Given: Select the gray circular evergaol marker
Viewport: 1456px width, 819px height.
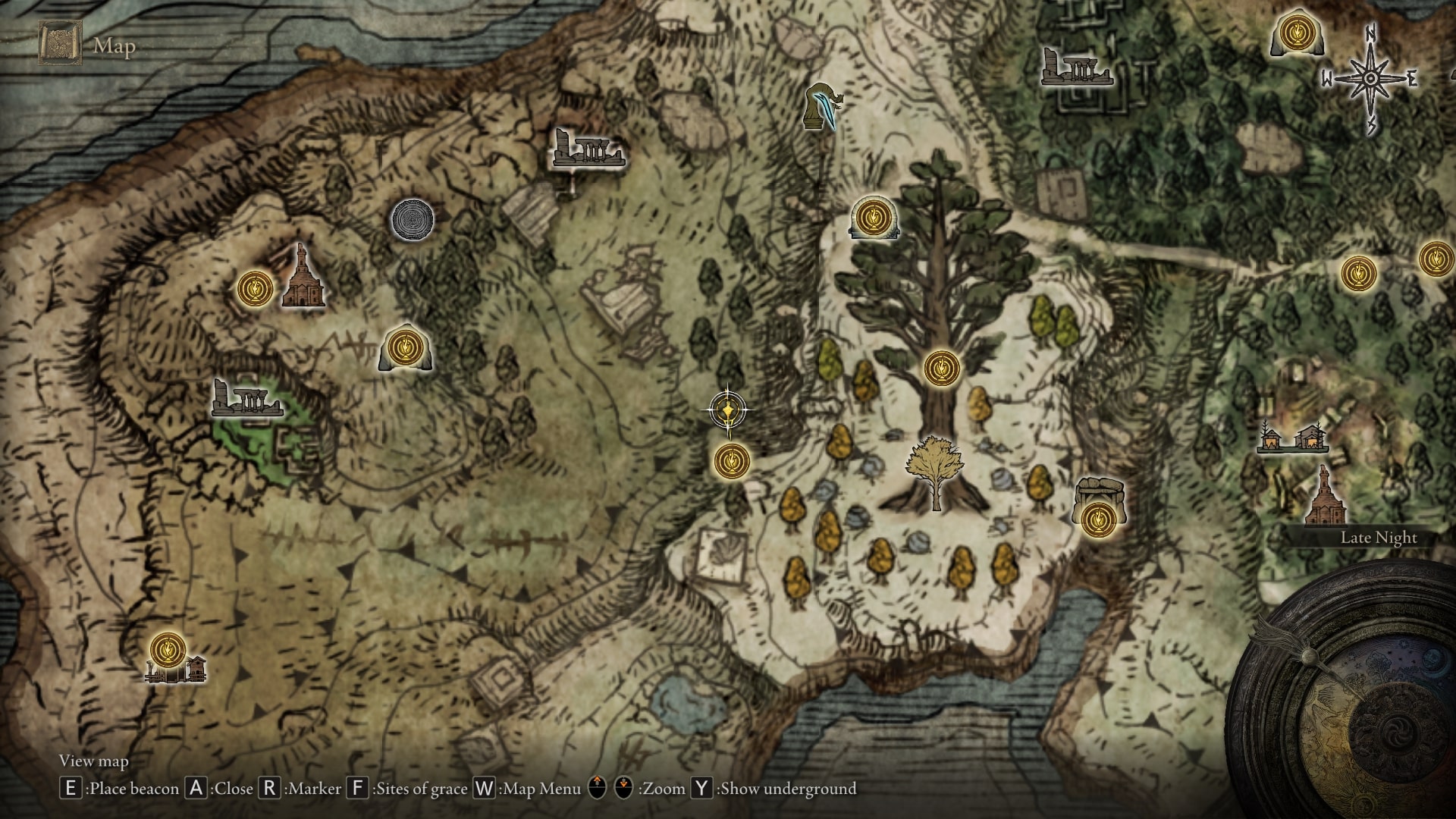Looking at the screenshot, I should pyautogui.click(x=413, y=220).
